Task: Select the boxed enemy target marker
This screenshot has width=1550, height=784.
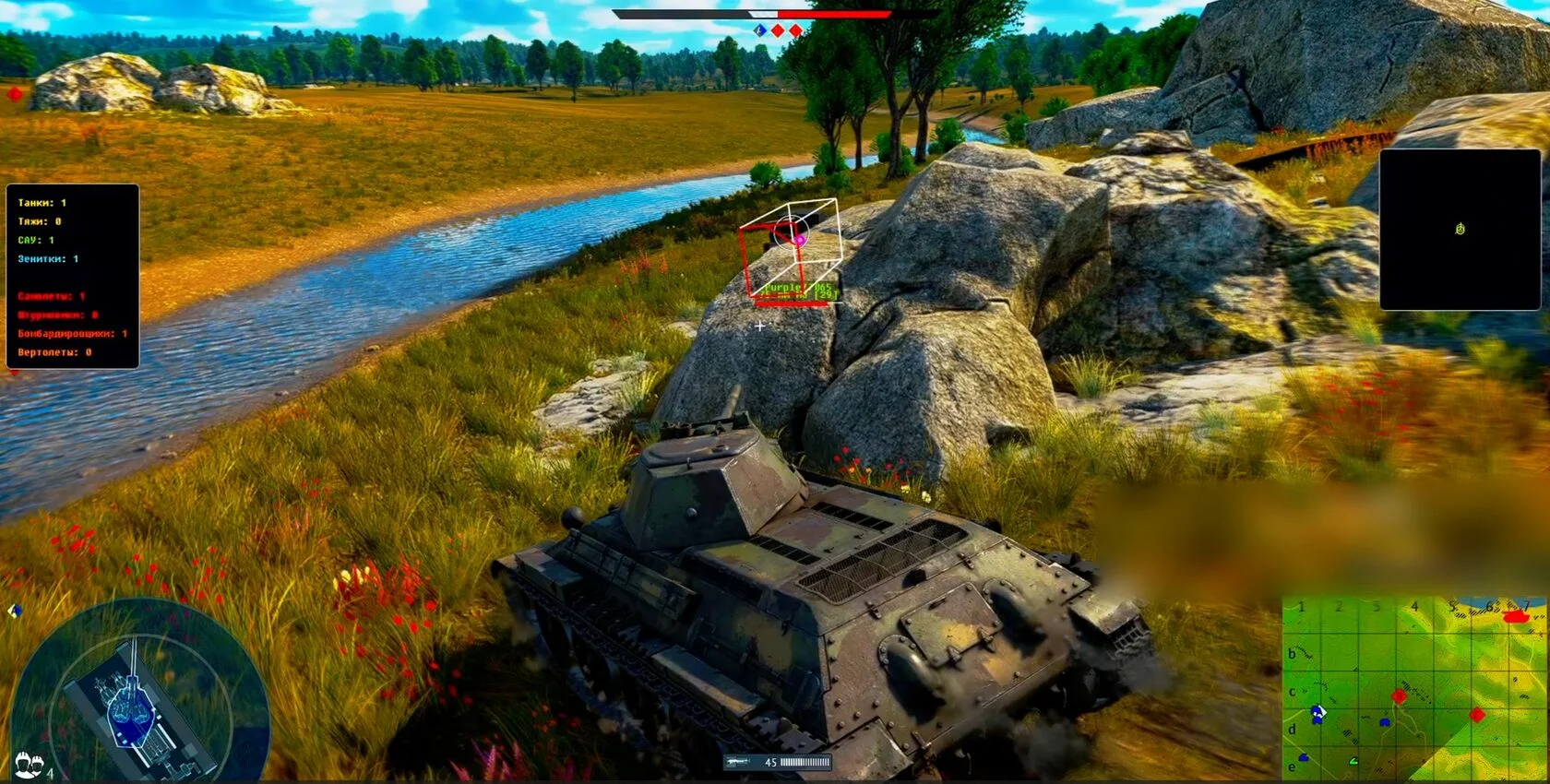Action: pos(790,247)
